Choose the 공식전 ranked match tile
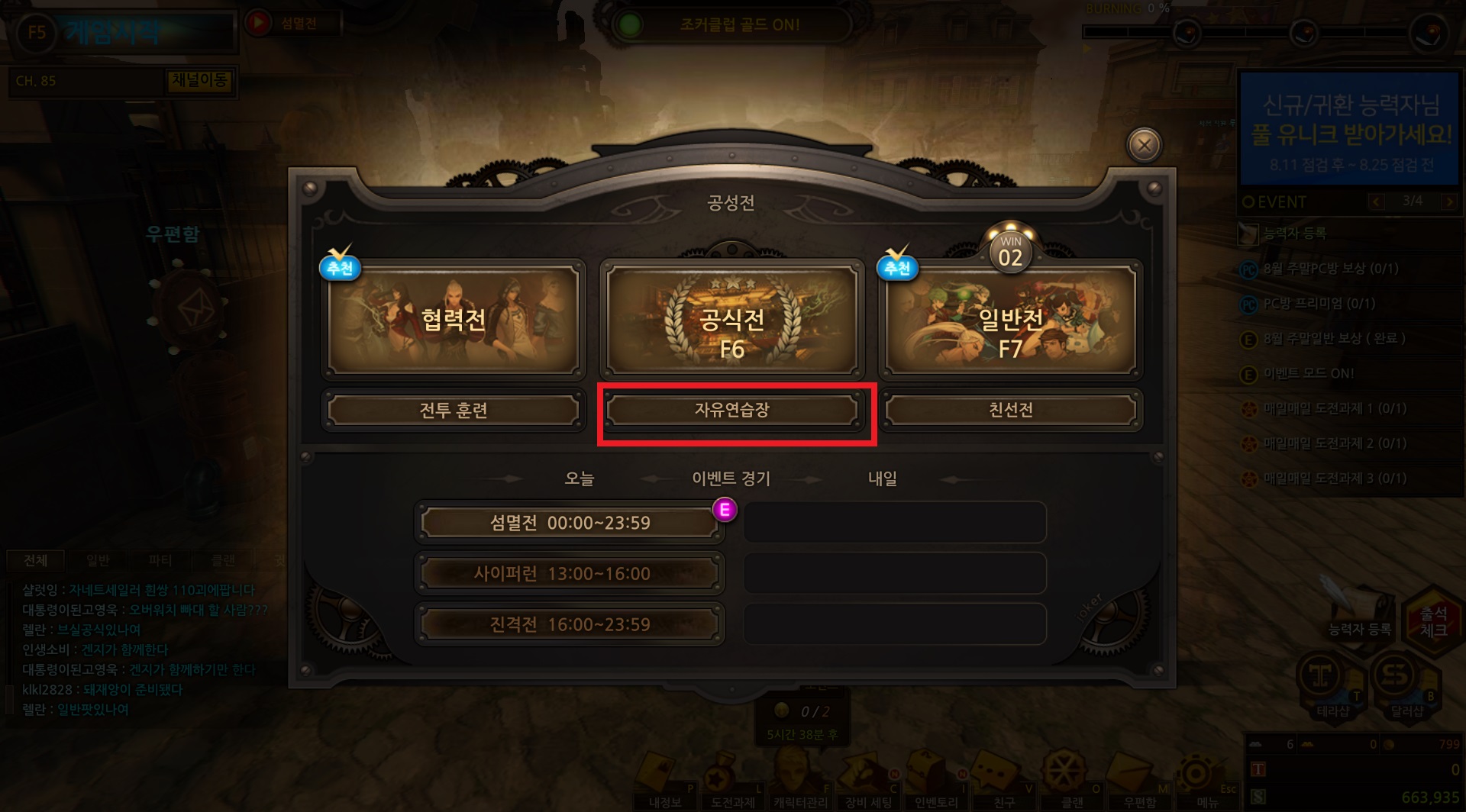Viewport: 1466px width, 812px height. (x=731, y=321)
